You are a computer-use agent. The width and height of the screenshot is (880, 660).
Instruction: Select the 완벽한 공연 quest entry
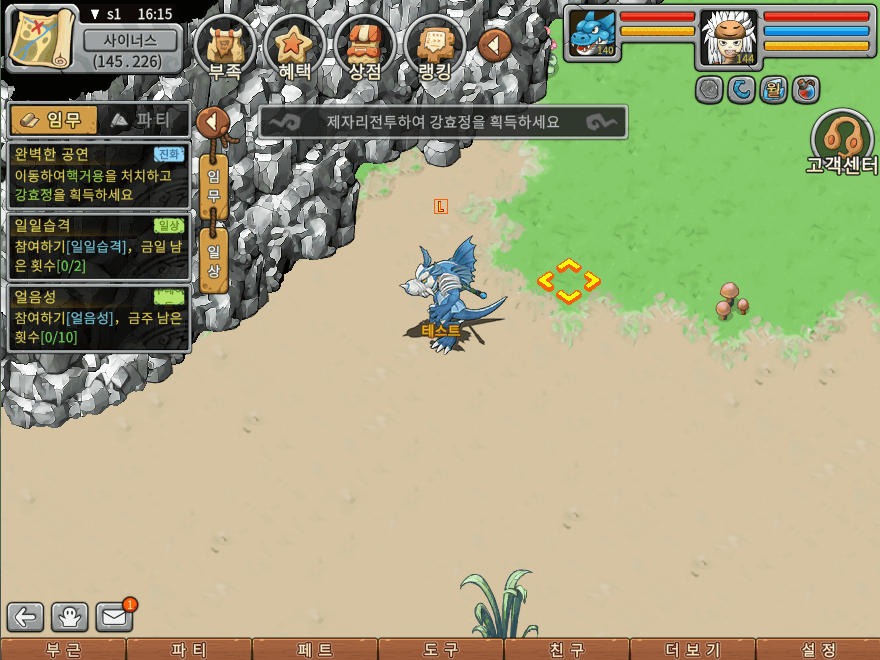tap(98, 173)
